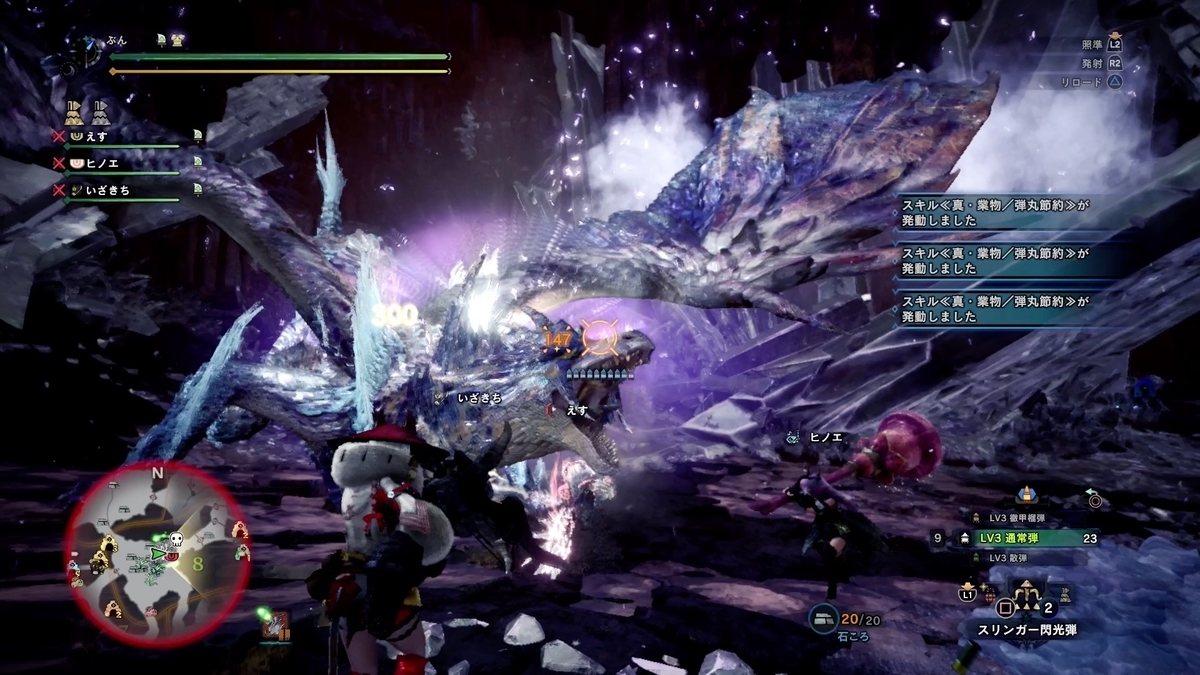Click the skull monster marker on minimap
Viewport: 1200px width, 675px height.
pyautogui.click(x=176, y=538)
